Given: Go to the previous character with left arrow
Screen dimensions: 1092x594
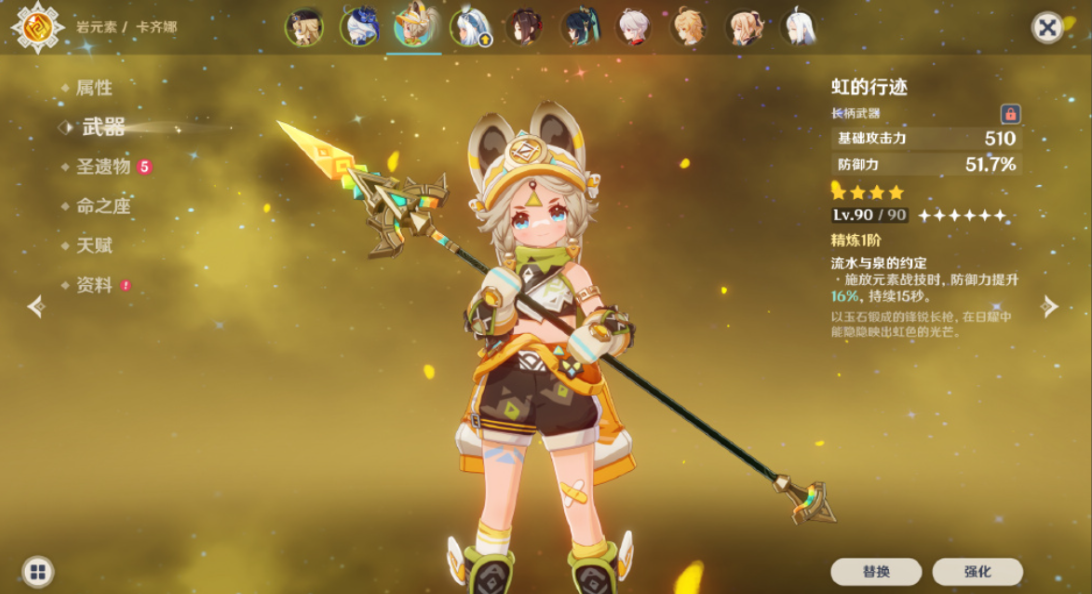Looking at the screenshot, I should (37, 307).
